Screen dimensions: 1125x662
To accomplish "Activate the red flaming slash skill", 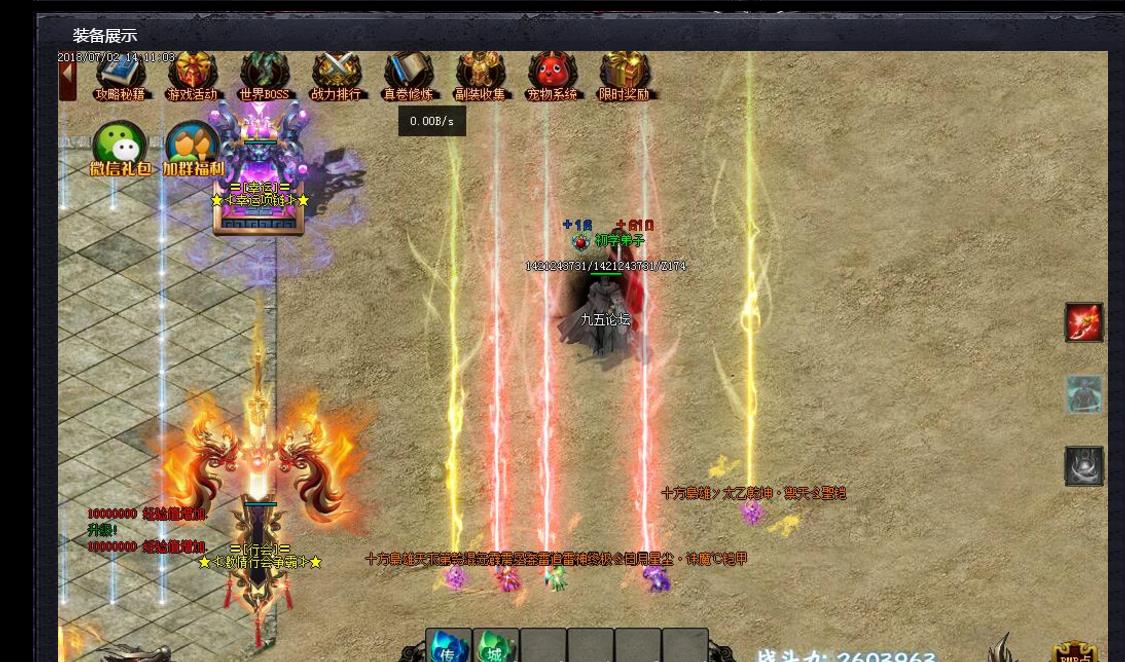I will 1084,322.
